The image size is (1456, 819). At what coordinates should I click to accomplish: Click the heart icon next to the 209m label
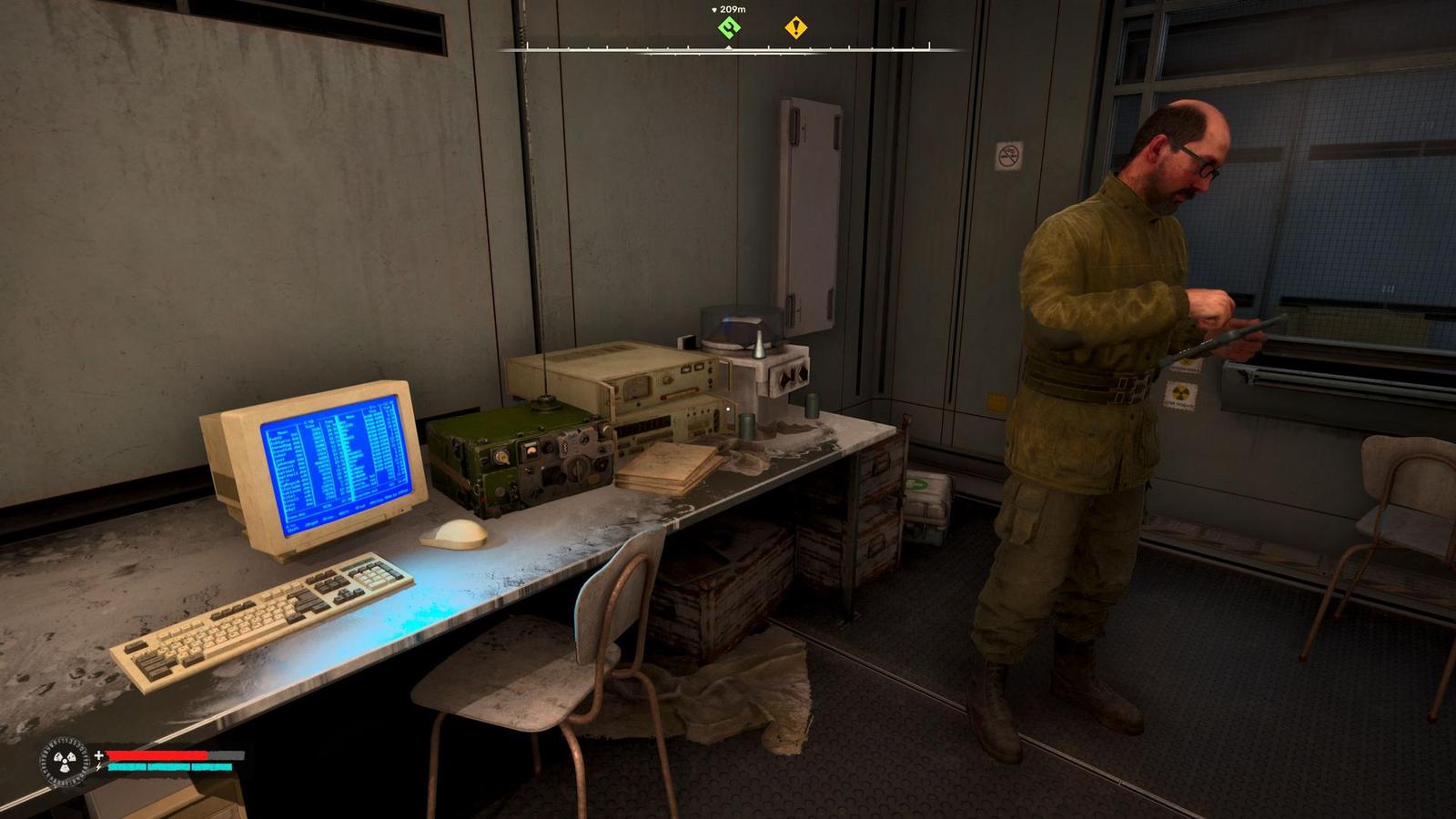tap(713, 9)
